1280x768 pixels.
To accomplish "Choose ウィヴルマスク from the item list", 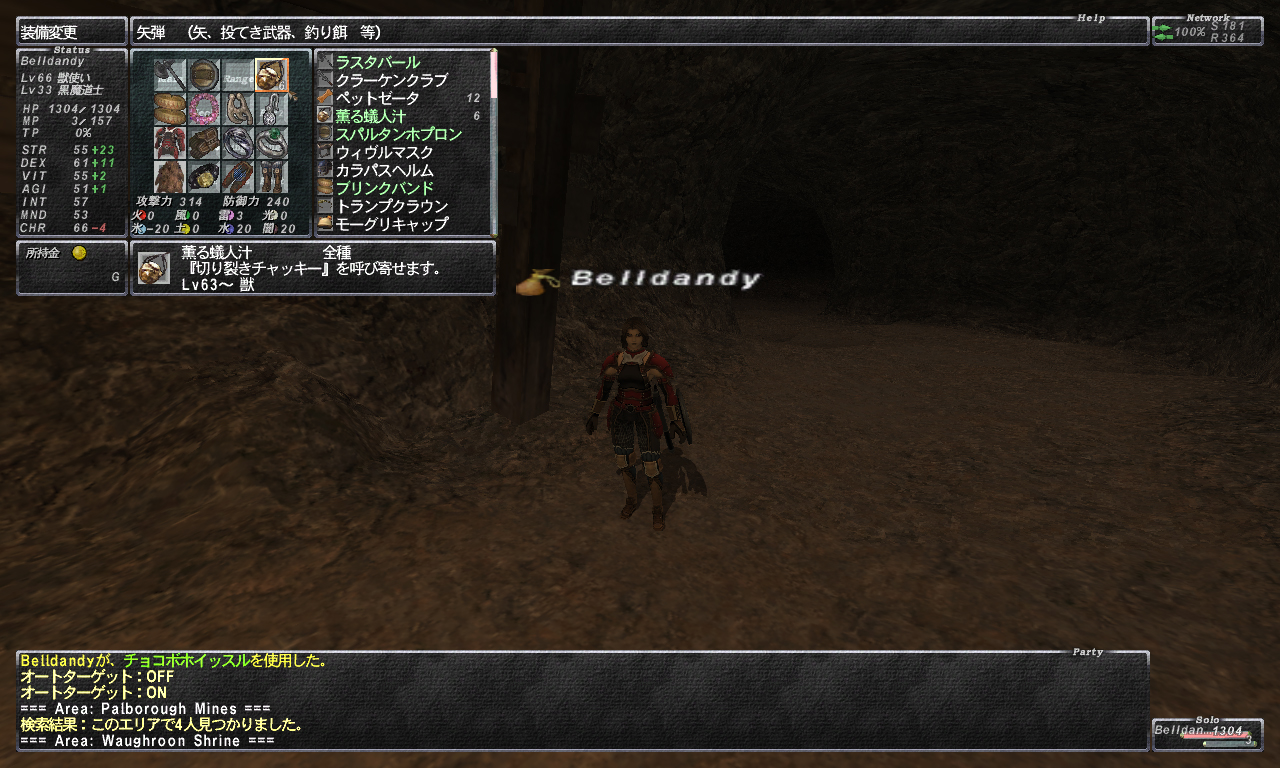I will click(385, 152).
